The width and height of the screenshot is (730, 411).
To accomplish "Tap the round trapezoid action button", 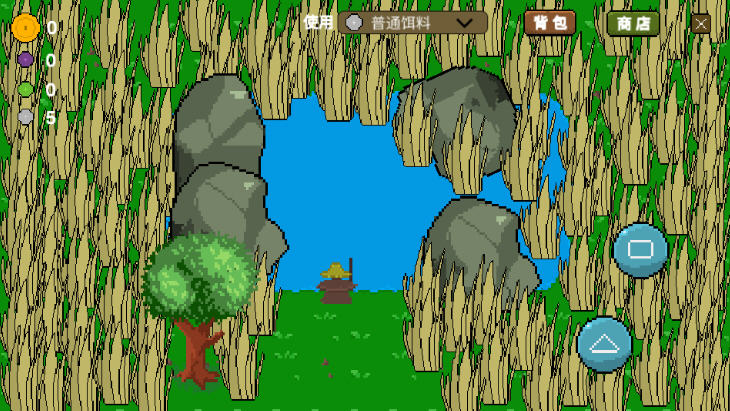I will coord(604,344).
